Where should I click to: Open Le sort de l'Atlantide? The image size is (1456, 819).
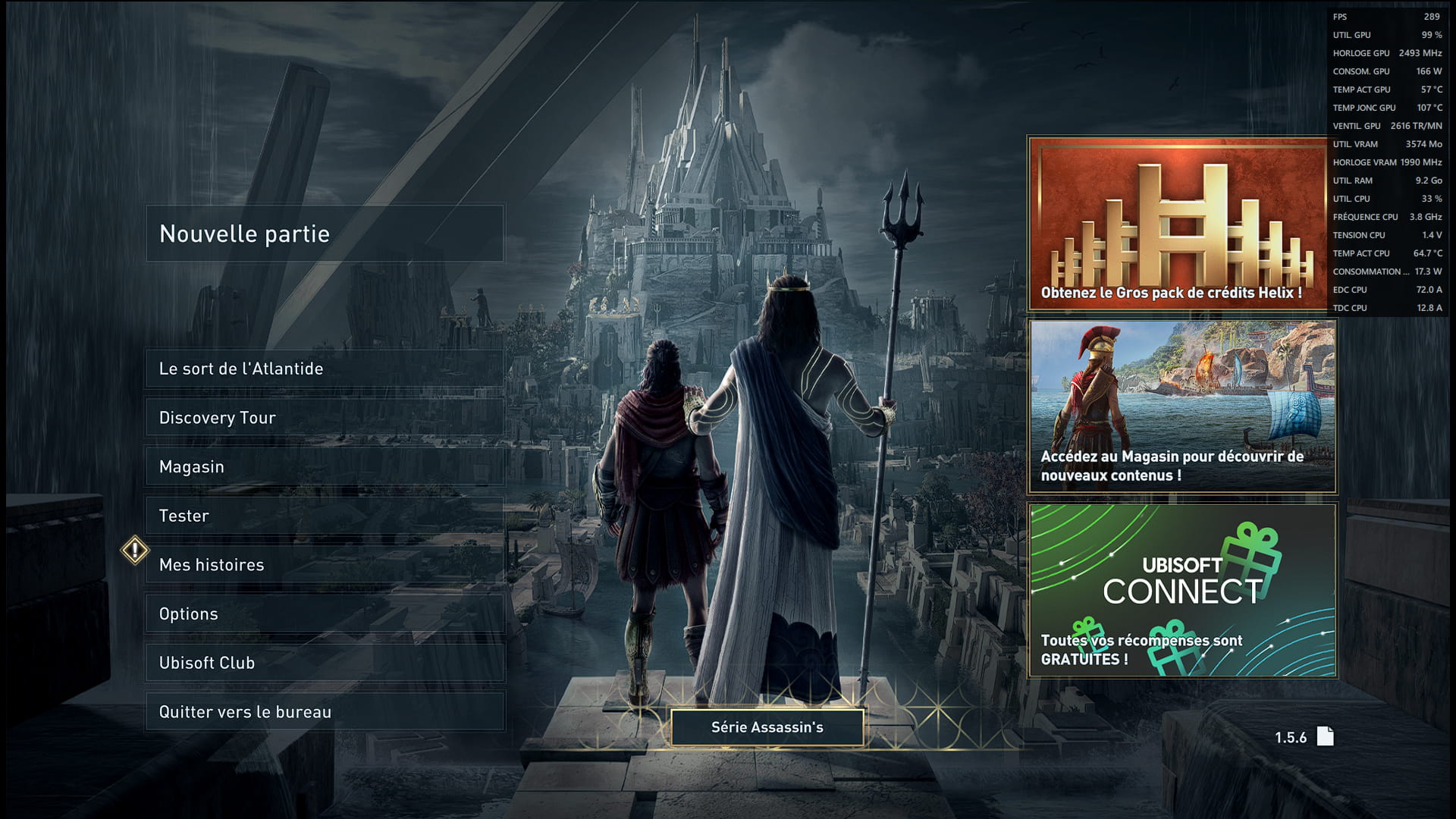pyautogui.click(x=325, y=369)
